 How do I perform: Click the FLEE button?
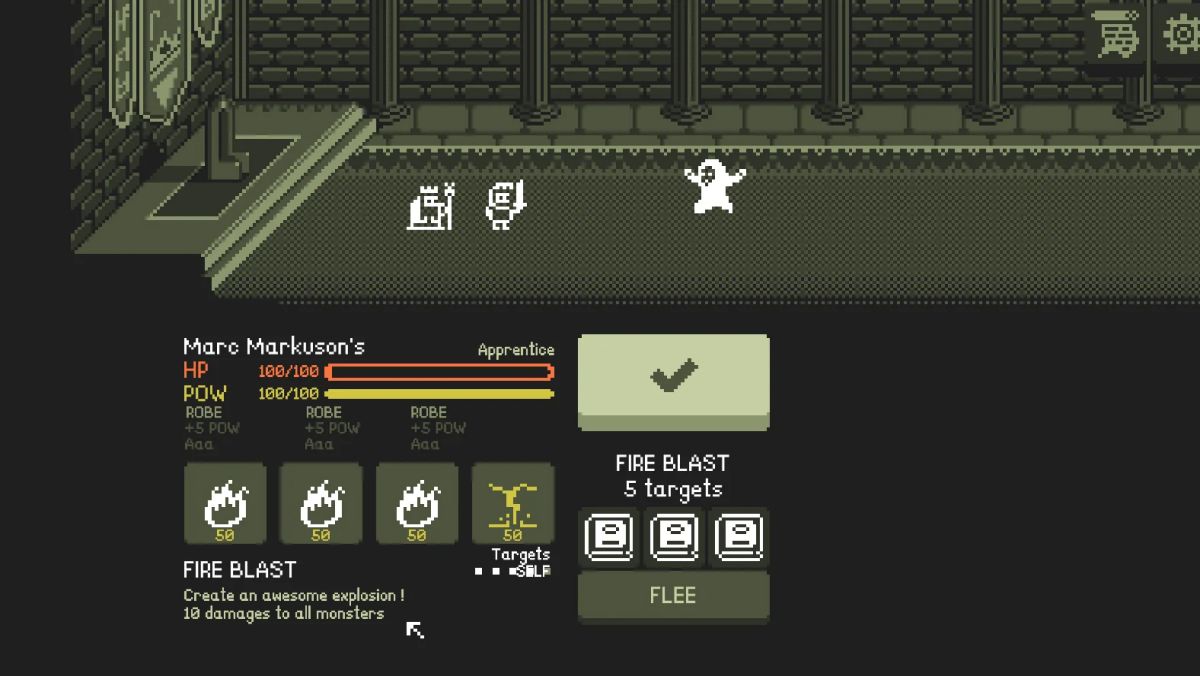coord(673,596)
